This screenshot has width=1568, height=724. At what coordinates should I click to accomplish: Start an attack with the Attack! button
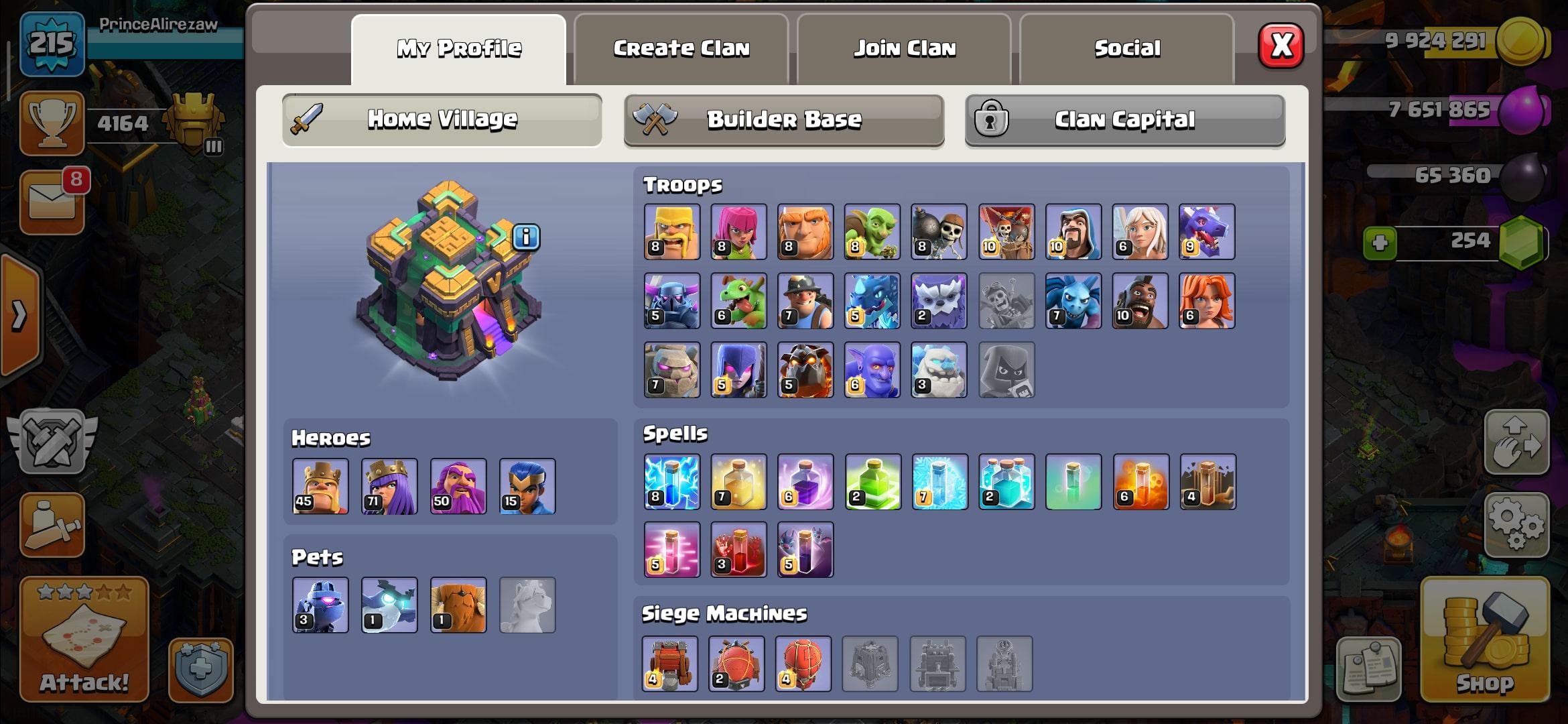pos(84,639)
